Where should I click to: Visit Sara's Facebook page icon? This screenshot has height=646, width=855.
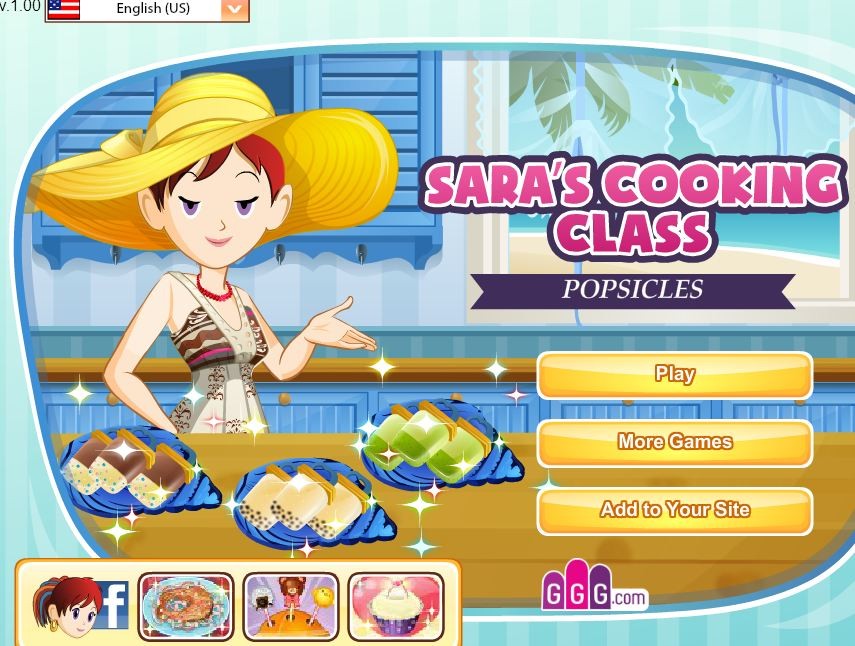(80, 605)
